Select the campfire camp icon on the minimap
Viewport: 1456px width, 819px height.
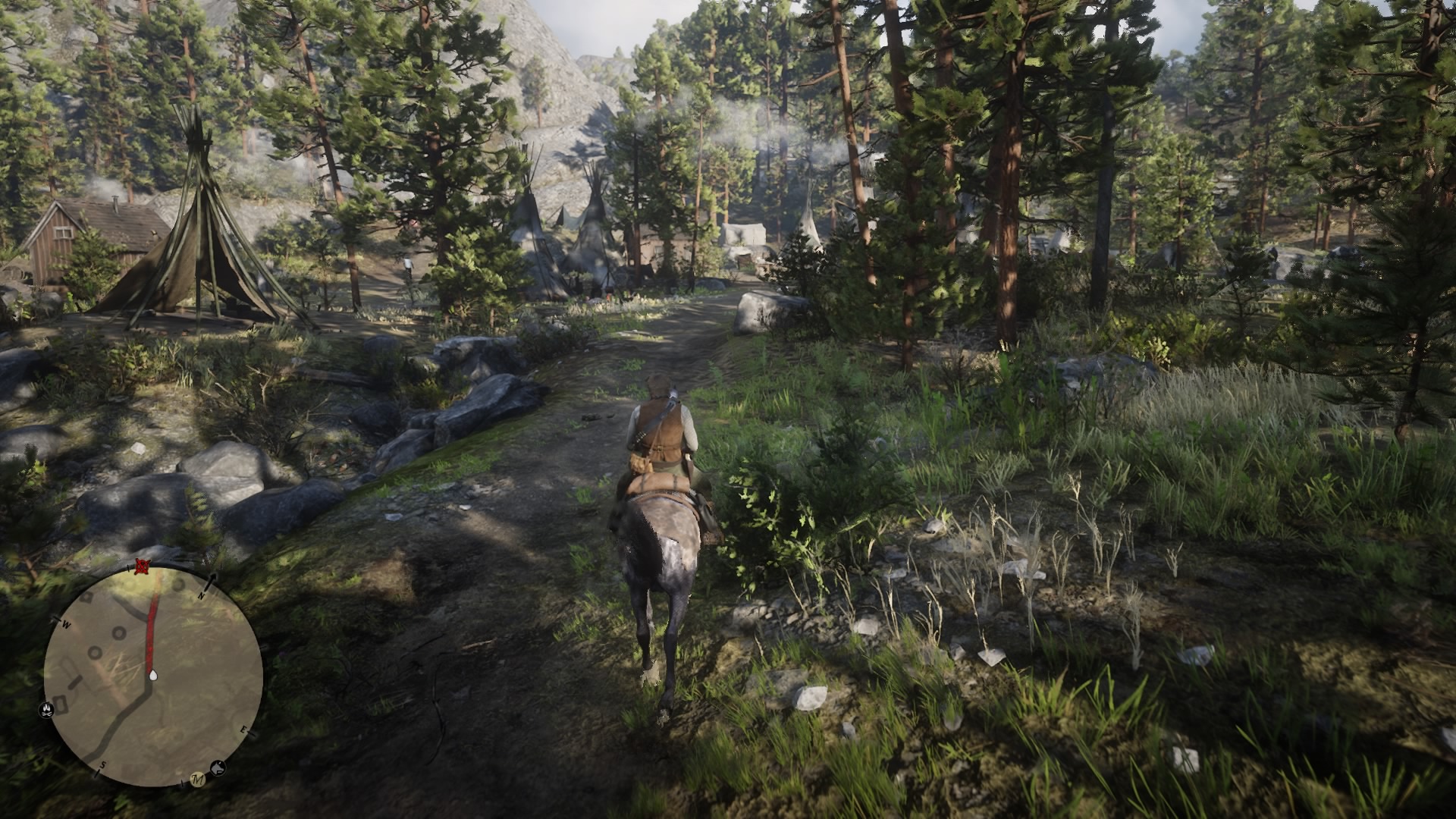[45, 711]
